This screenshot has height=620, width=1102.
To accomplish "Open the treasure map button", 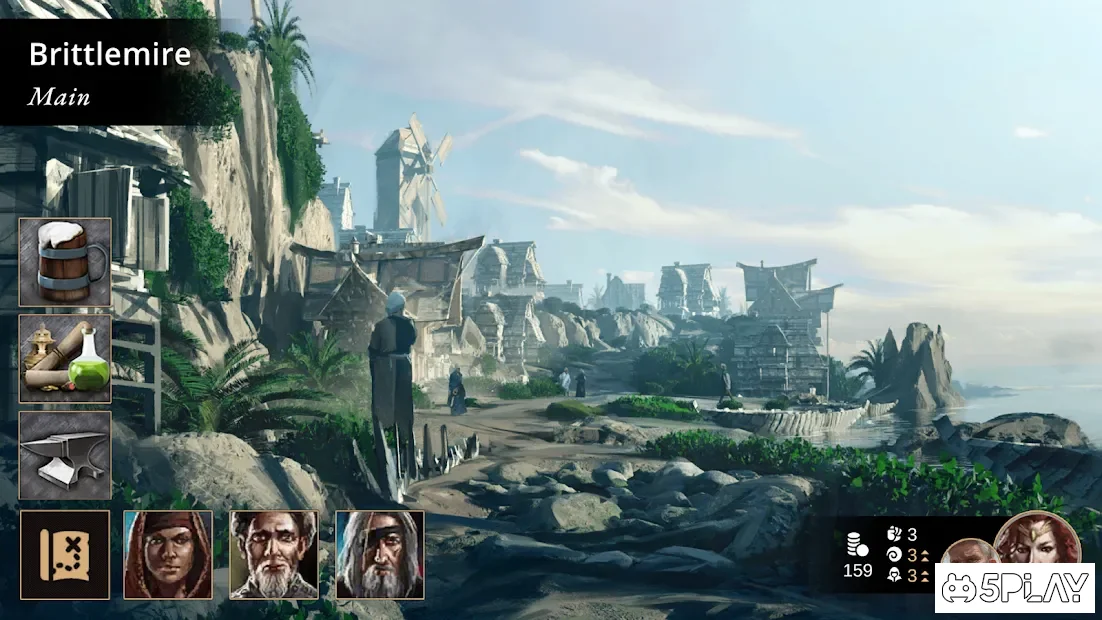I will pos(65,555).
